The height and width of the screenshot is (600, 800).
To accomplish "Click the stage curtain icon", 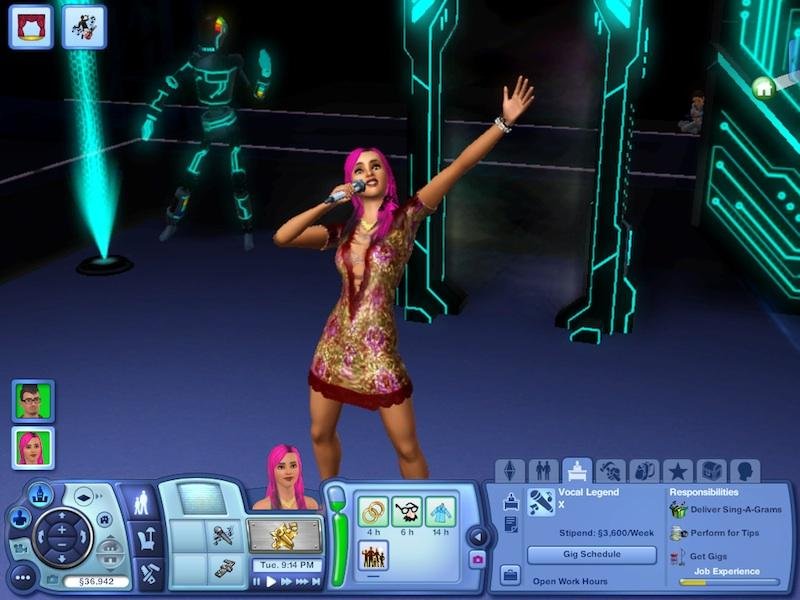I will 31,26.
